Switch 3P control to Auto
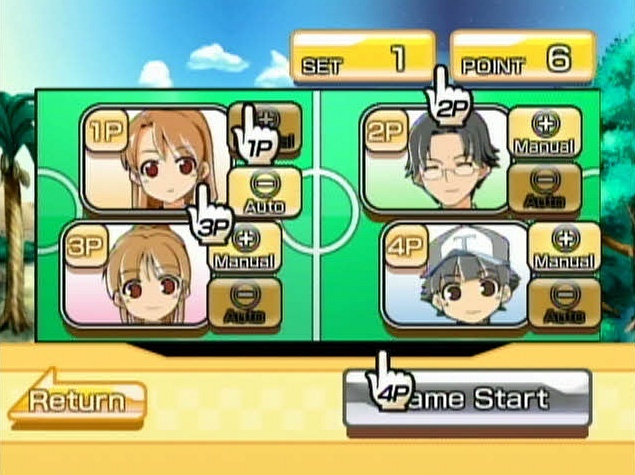The width and height of the screenshot is (635, 475). click(x=246, y=304)
